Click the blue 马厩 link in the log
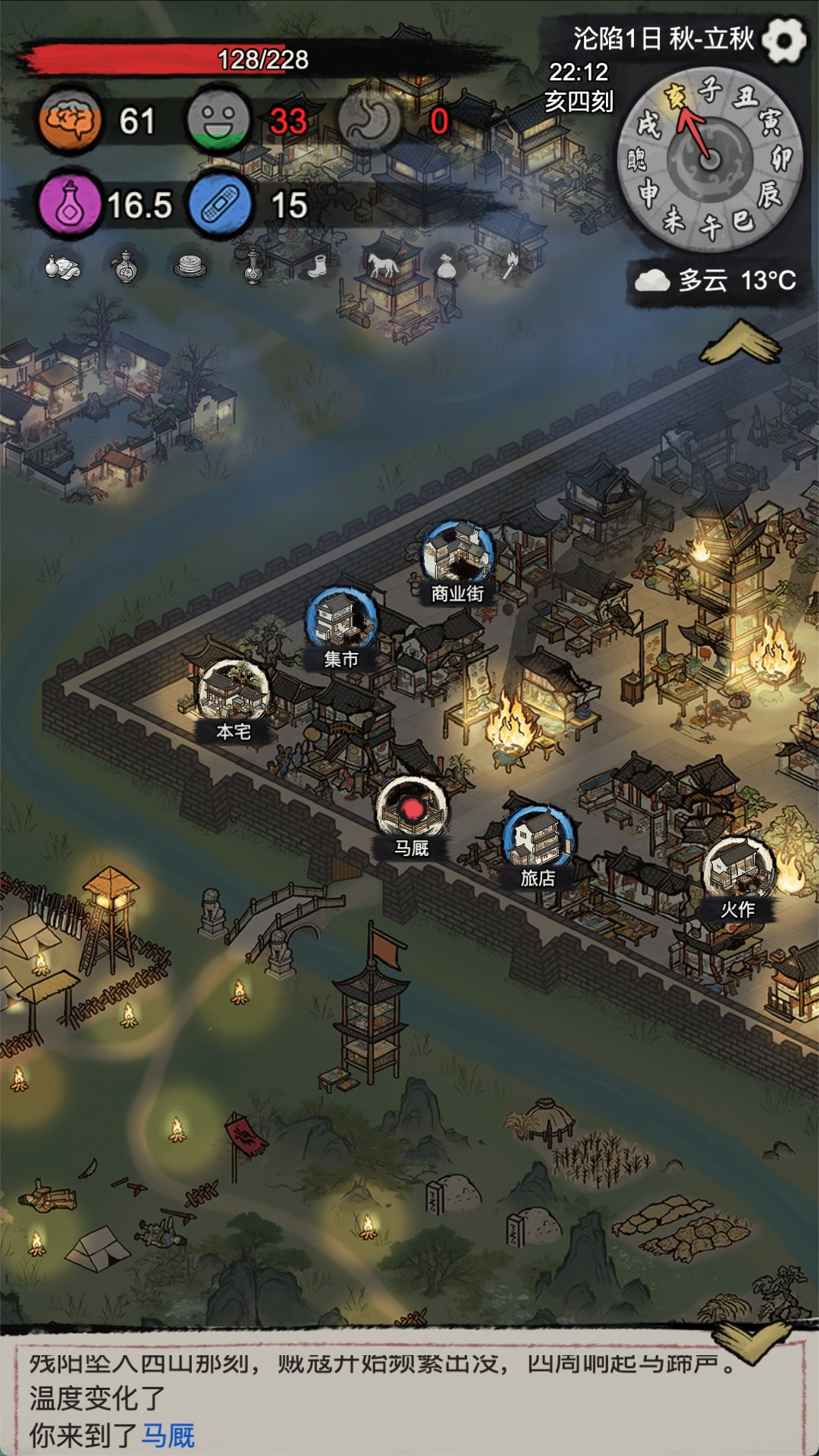This screenshot has height=1456, width=819. (168, 1435)
